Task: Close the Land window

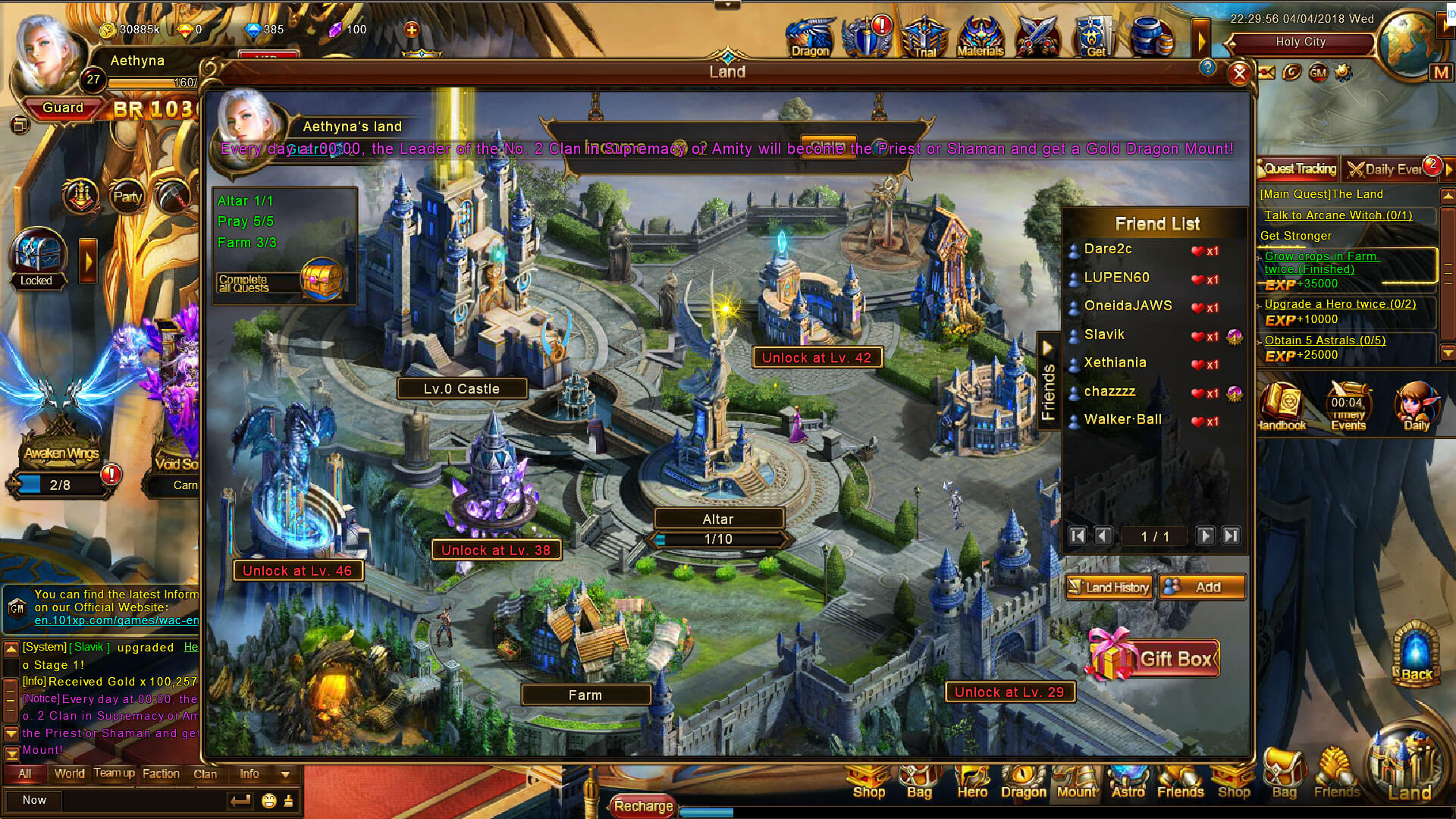Action: pyautogui.click(x=1239, y=74)
